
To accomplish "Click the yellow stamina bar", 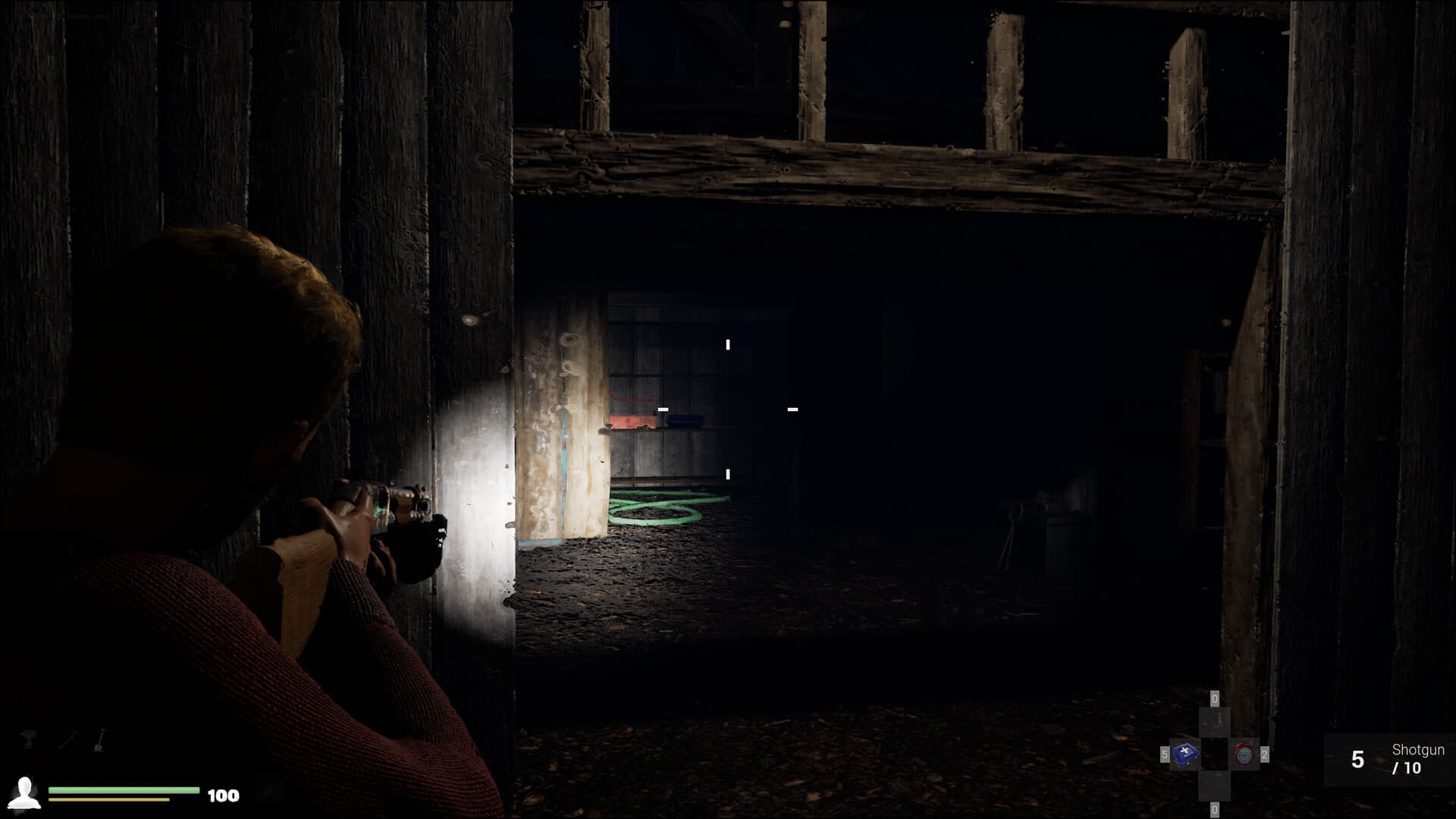I will pos(109,799).
